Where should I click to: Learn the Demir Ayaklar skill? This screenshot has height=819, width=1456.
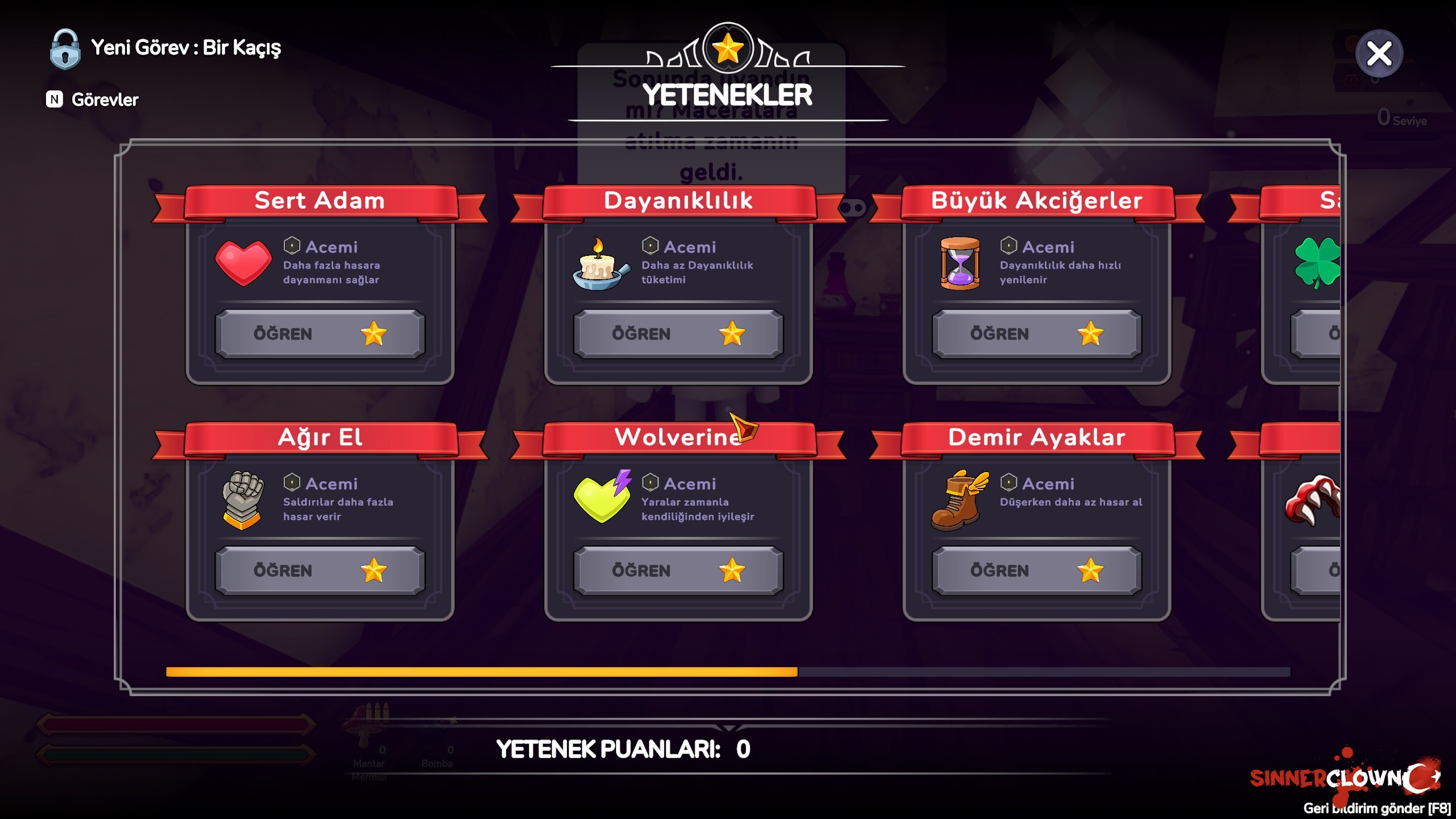pos(1036,570)
